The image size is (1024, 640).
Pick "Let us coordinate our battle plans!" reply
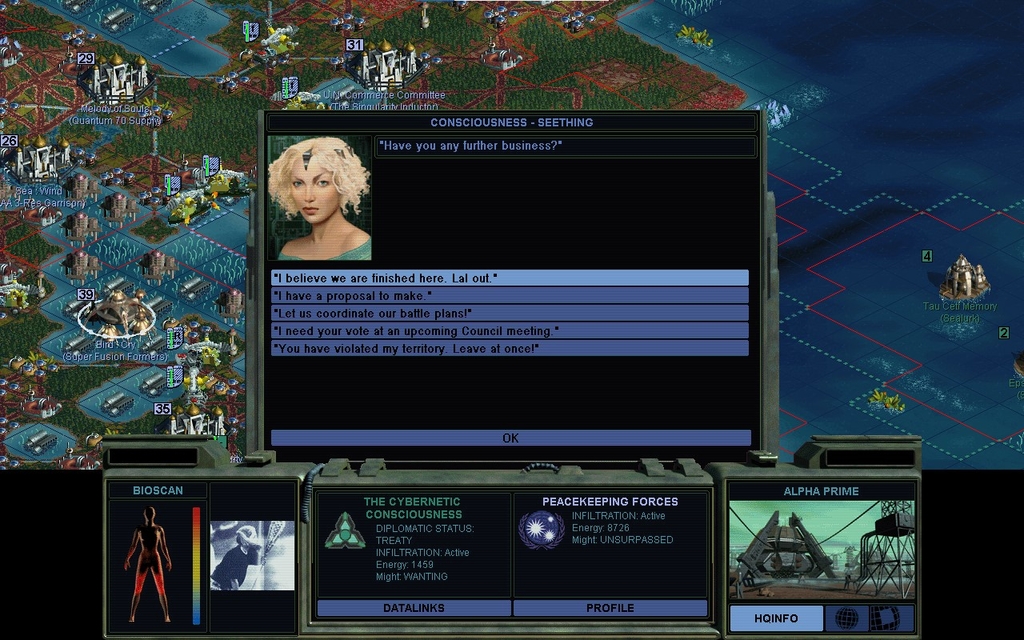509,313
